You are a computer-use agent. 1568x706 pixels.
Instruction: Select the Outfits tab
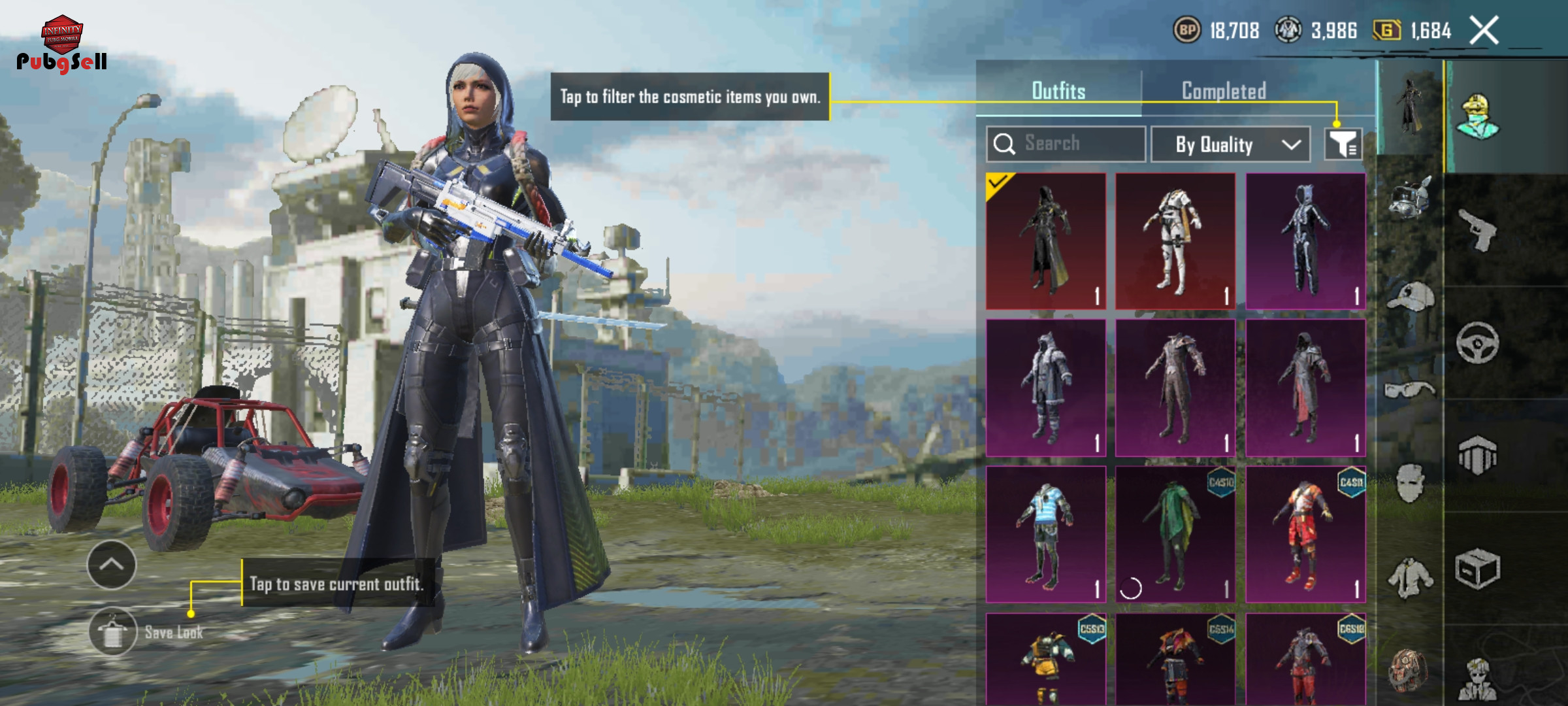coord(1058,91)
